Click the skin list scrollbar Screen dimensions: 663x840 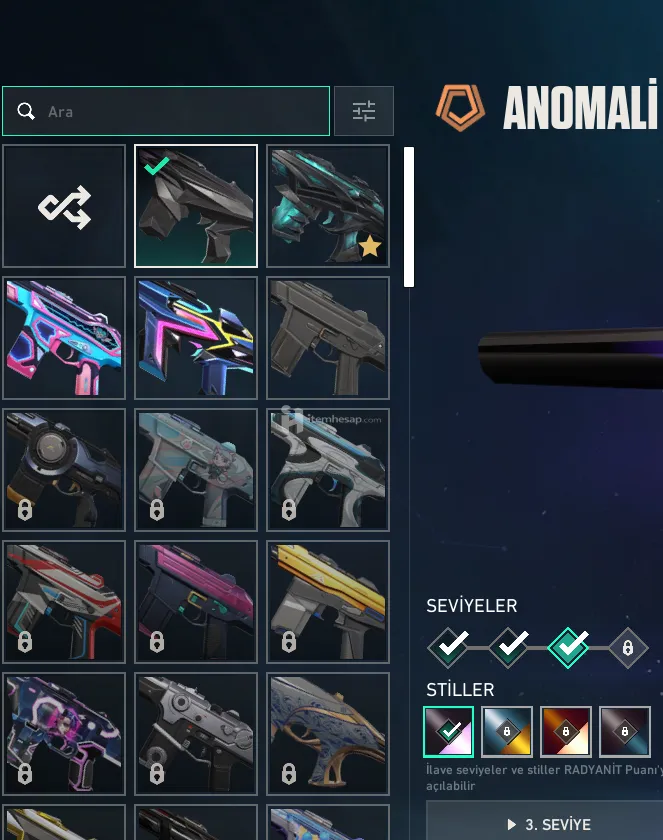point(409,217)
